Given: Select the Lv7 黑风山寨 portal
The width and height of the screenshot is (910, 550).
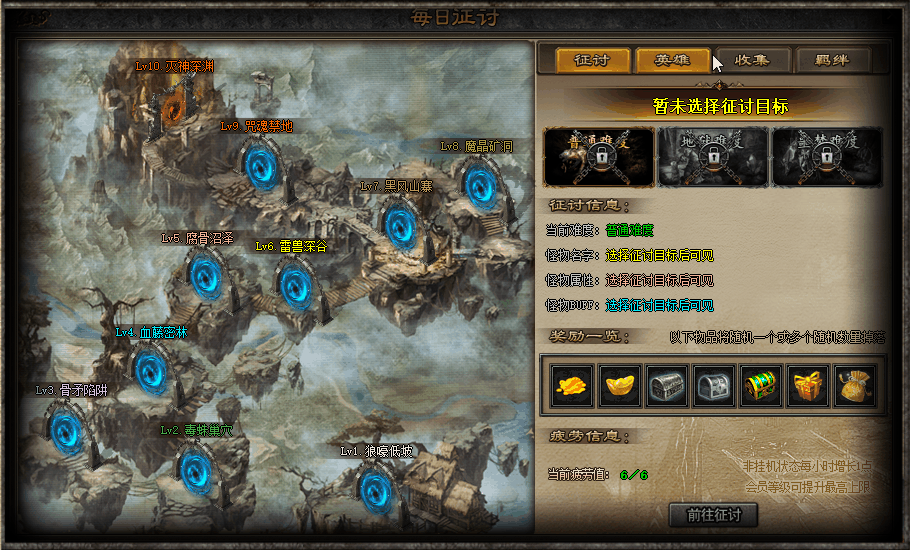Looking at the screenshot, I should click(399, 224).
